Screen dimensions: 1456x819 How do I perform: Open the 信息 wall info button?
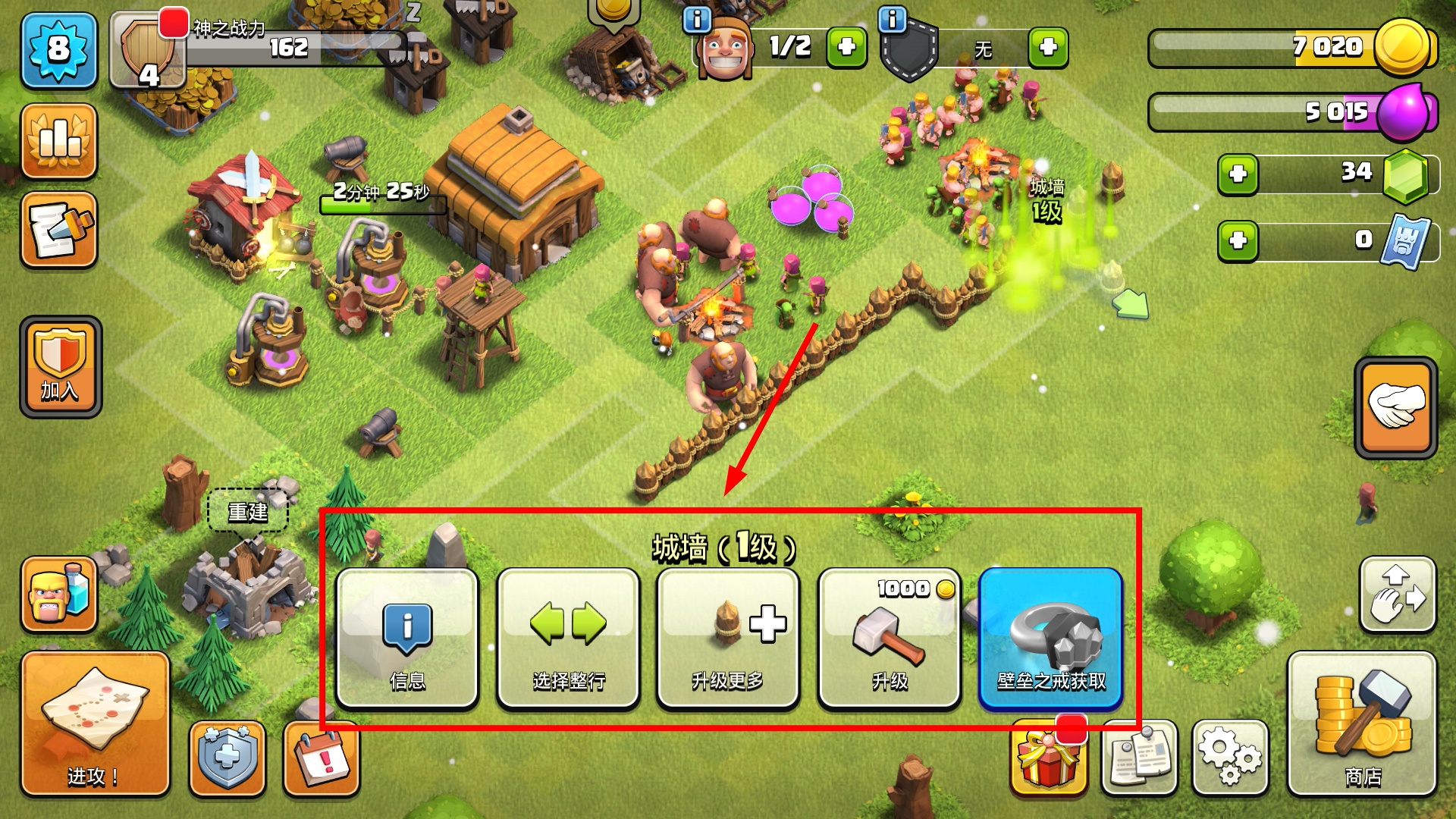(x=407, y=639)
